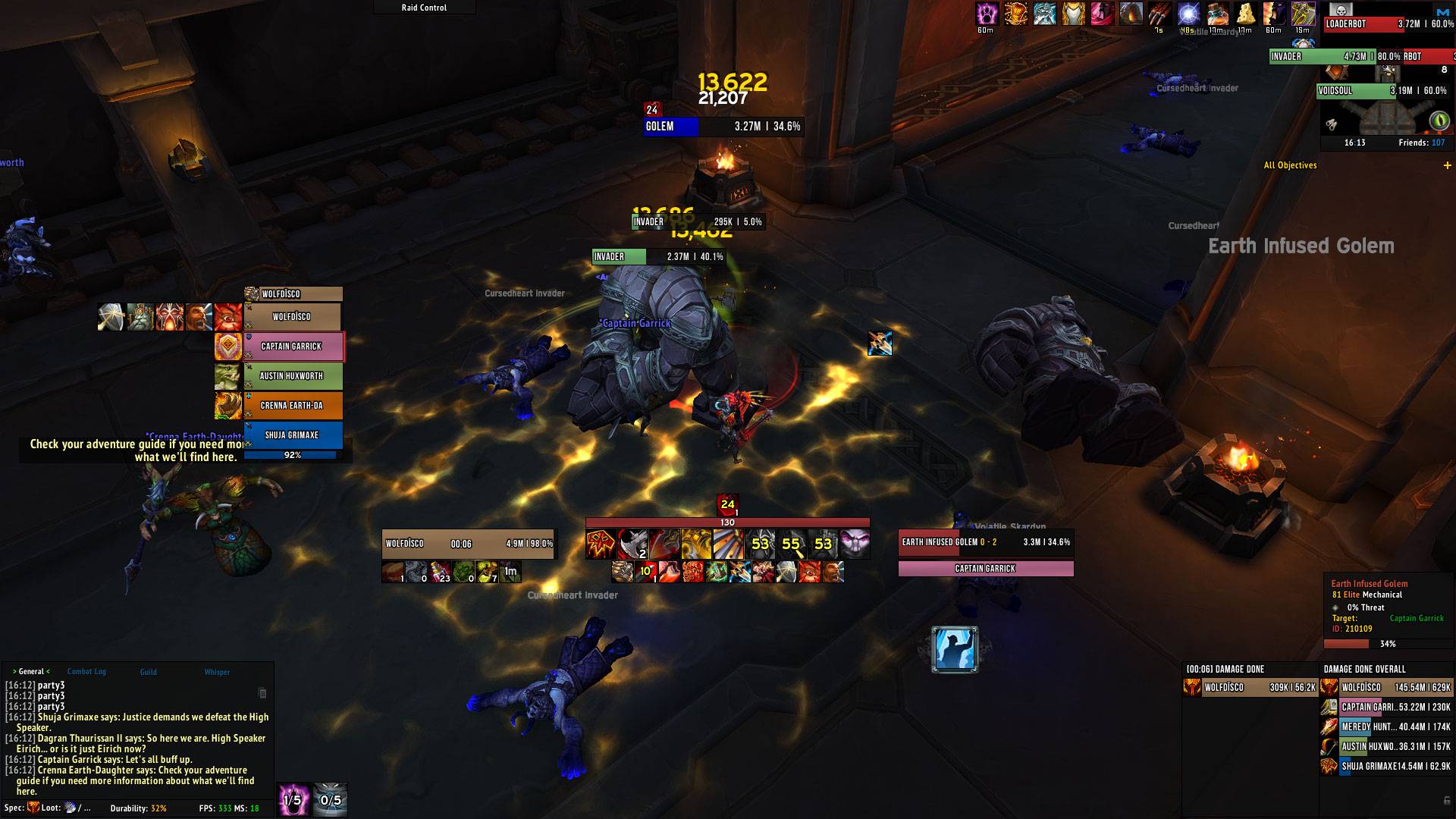The width and height of the screenshot is (1456, 819).
Task: Click the Earth Infused Golem target frame
Action: [x=985, y=542]
